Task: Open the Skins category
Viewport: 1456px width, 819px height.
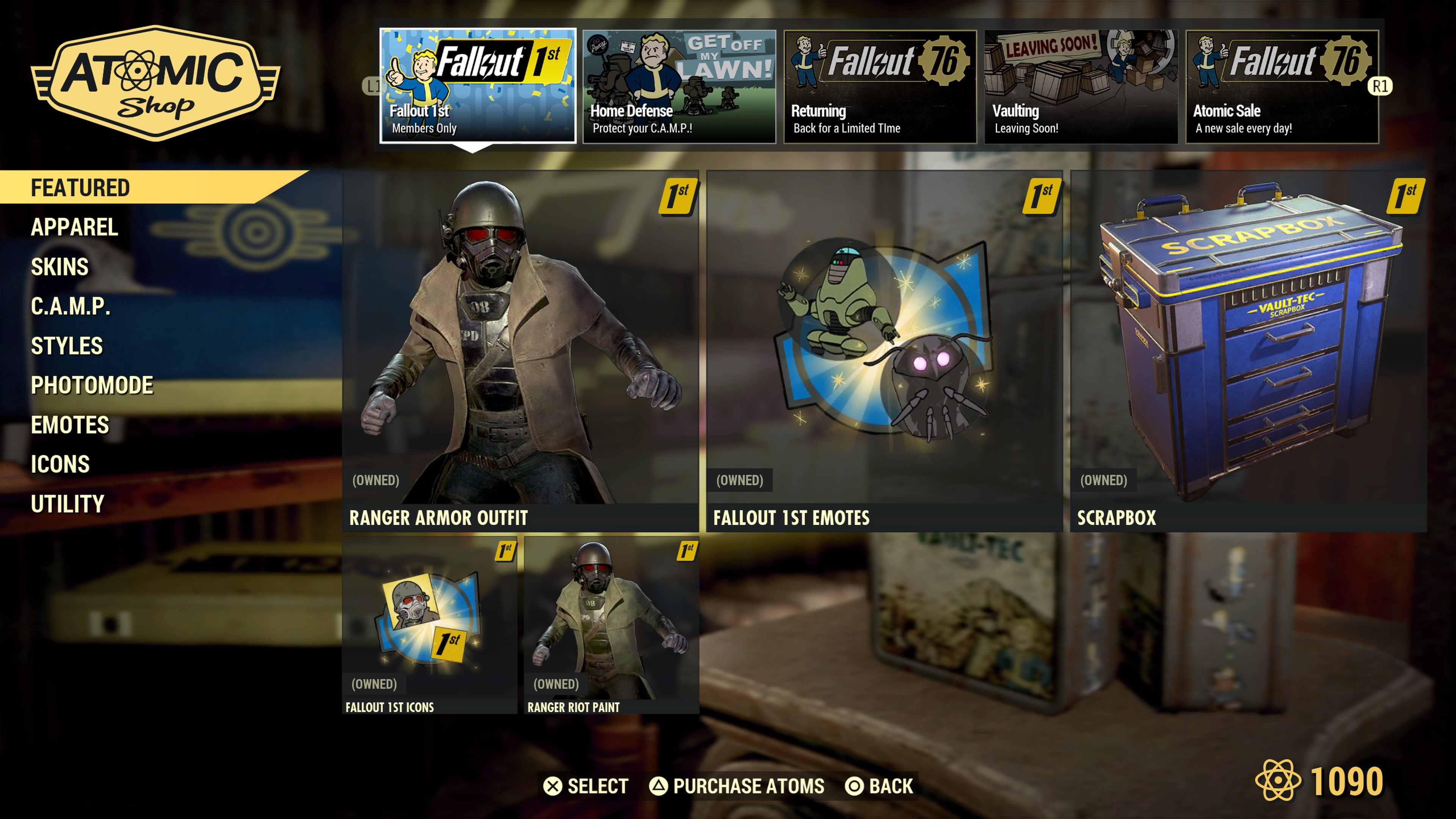Action: pos(60,266)
